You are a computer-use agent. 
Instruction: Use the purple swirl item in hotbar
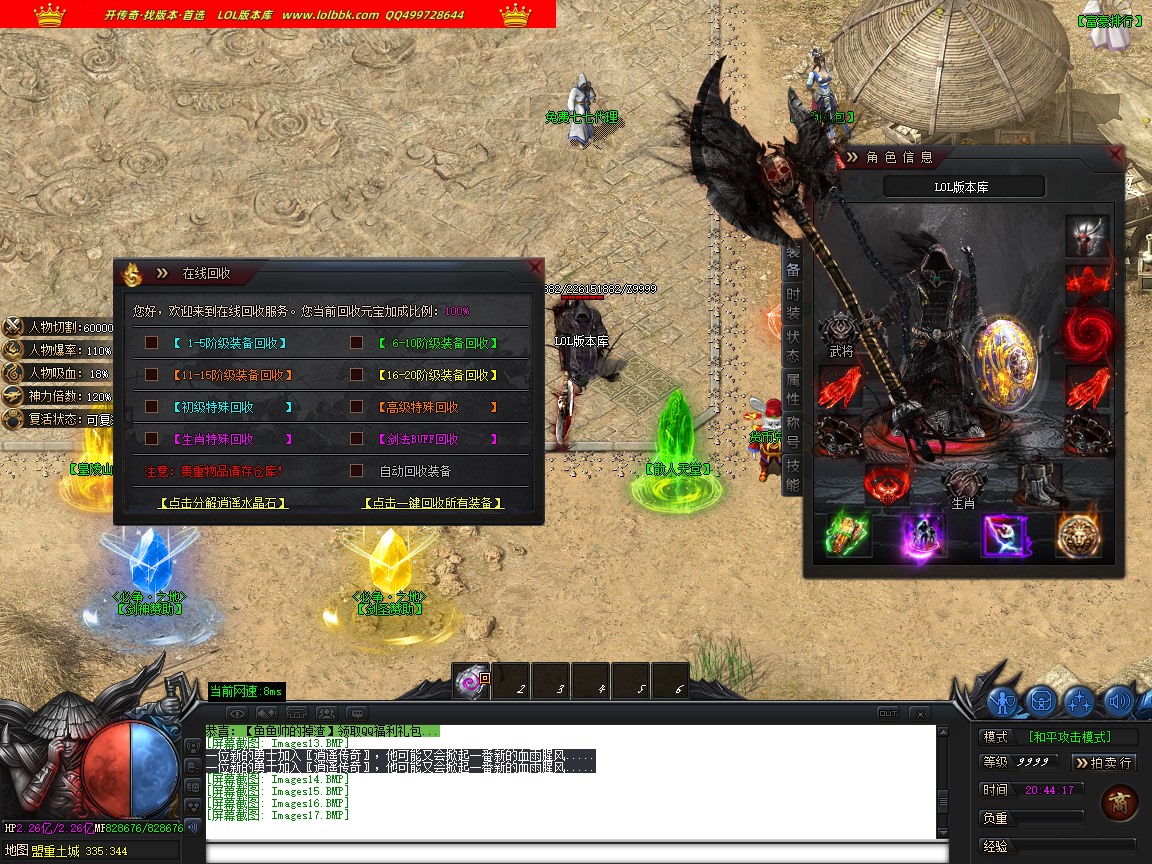(x=470, y=682)
